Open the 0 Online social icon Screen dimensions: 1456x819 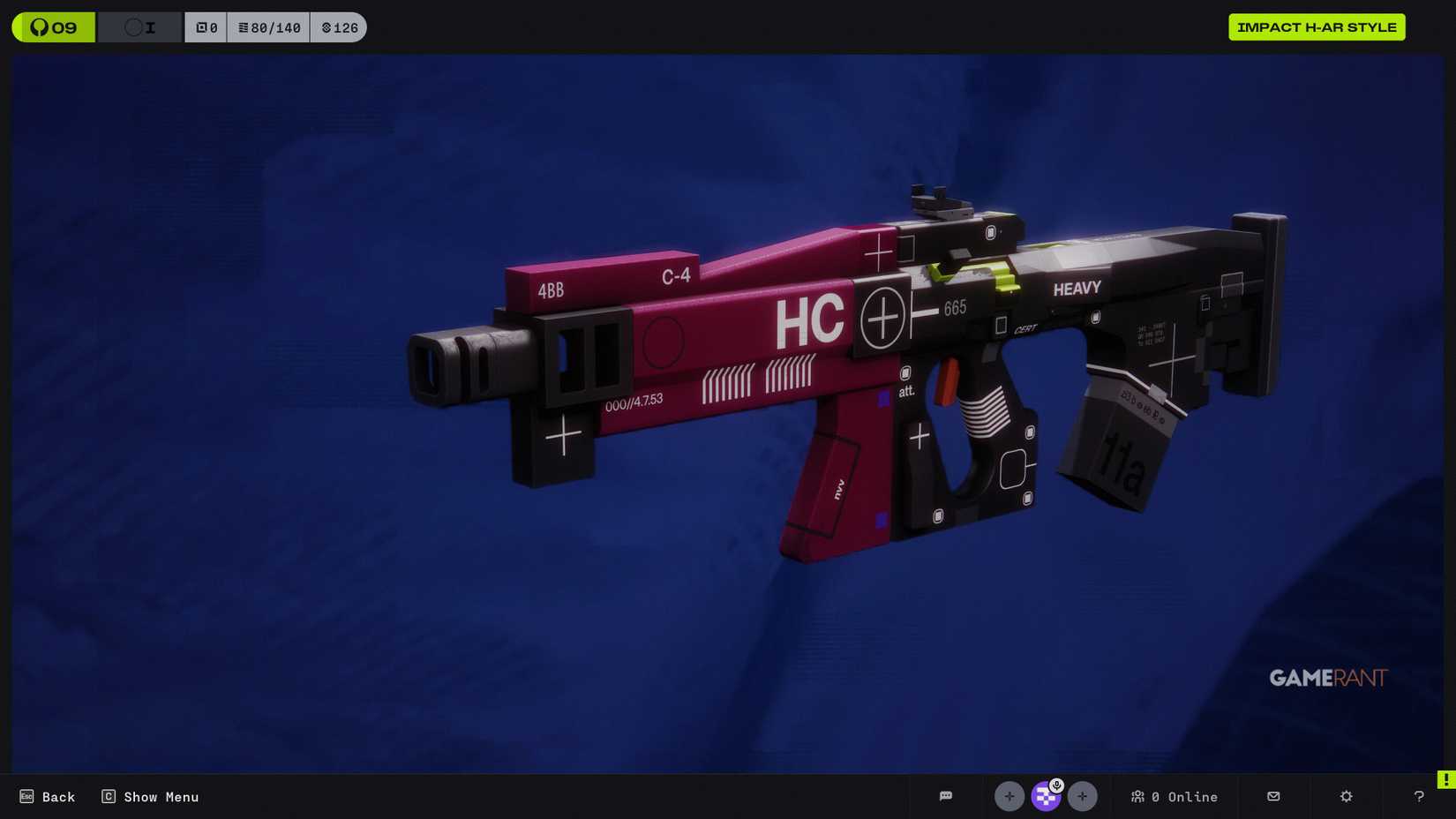pyautogui.click(x=1174, y=797)
